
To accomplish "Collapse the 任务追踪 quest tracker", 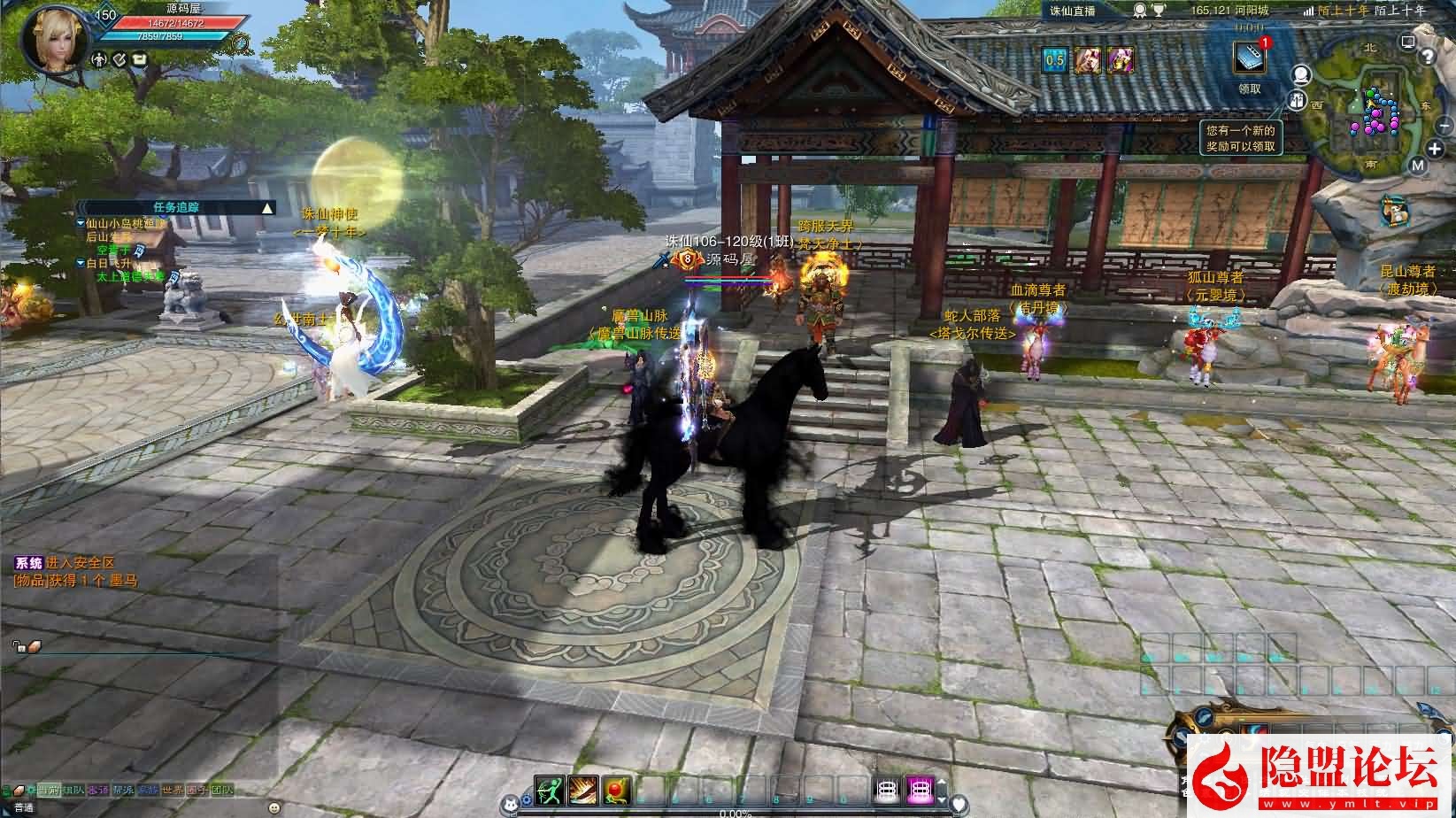I will click(x=267, y=208).
